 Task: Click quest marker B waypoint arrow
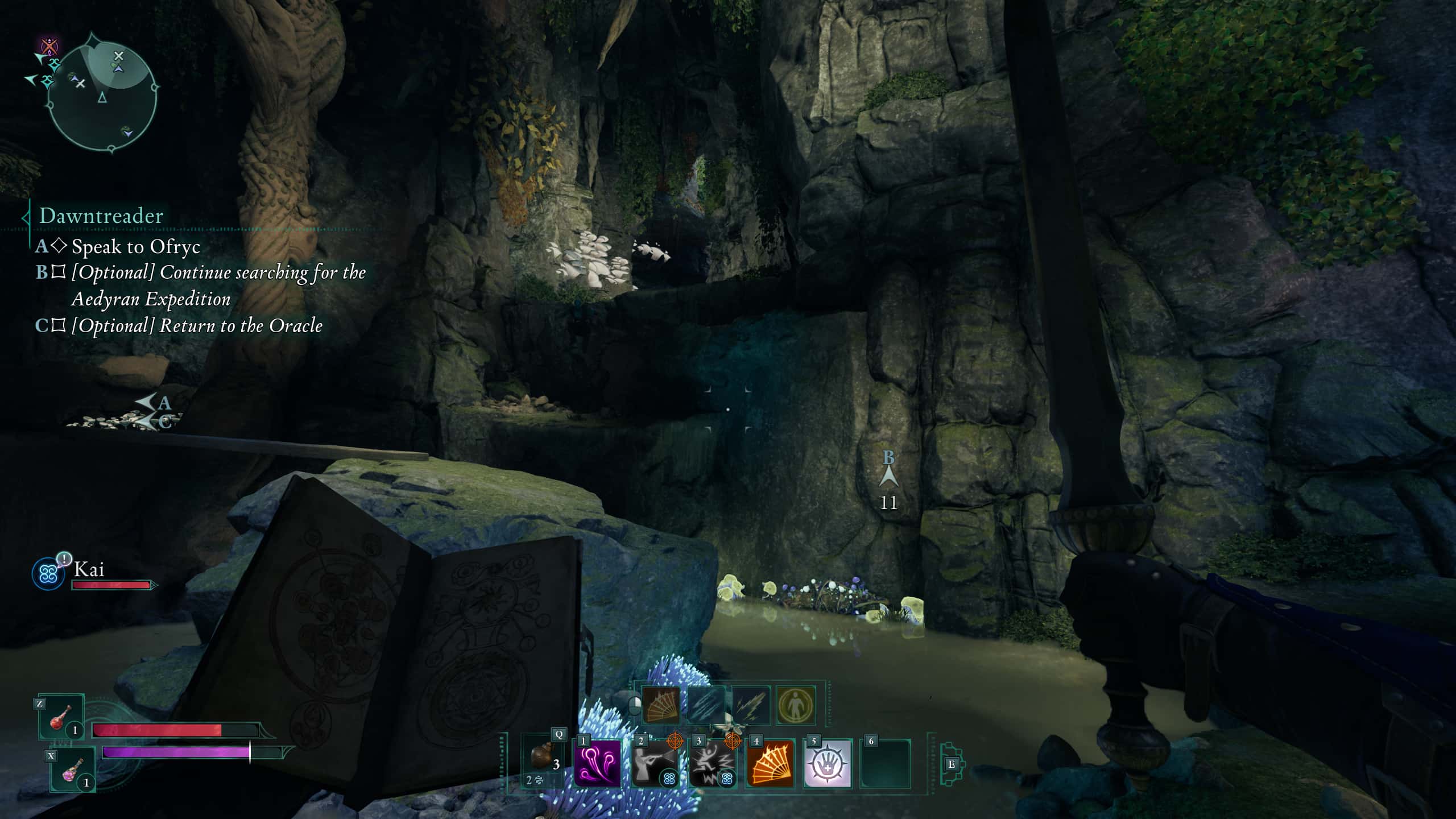coord(888,475)
